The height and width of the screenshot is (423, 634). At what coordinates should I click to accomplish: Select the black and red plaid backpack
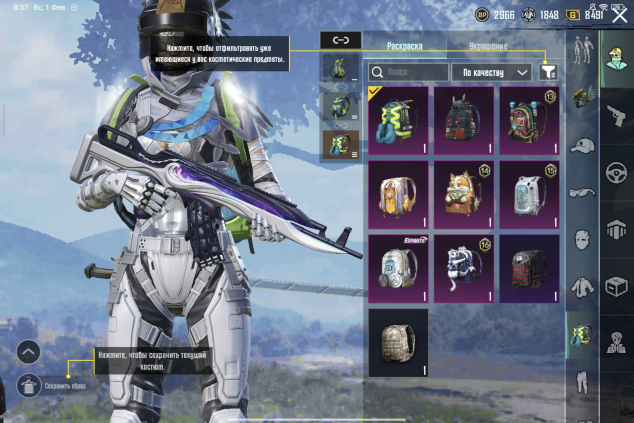[x=529, y=268]
